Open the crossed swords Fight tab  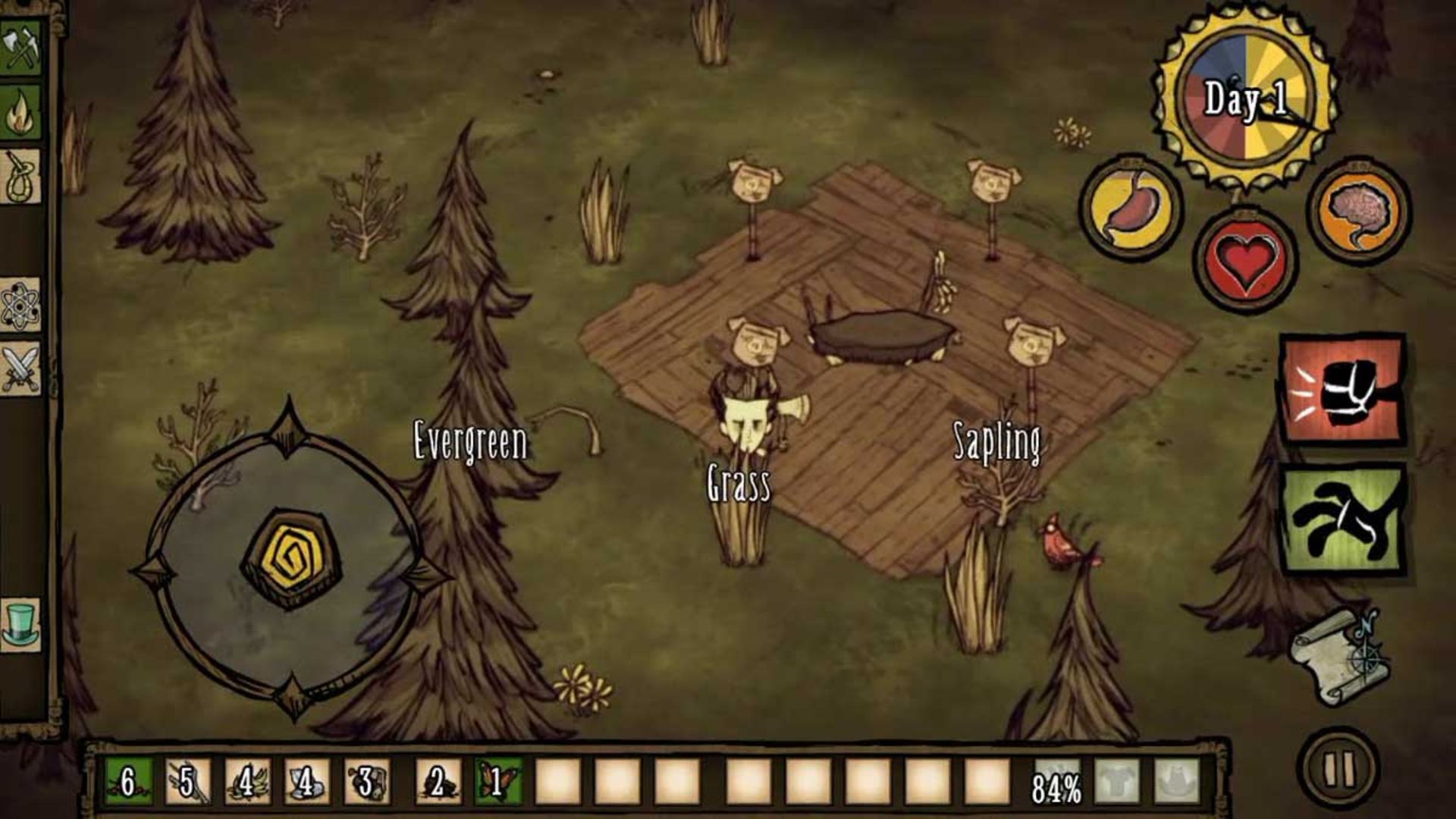click(x=21, y=369)
